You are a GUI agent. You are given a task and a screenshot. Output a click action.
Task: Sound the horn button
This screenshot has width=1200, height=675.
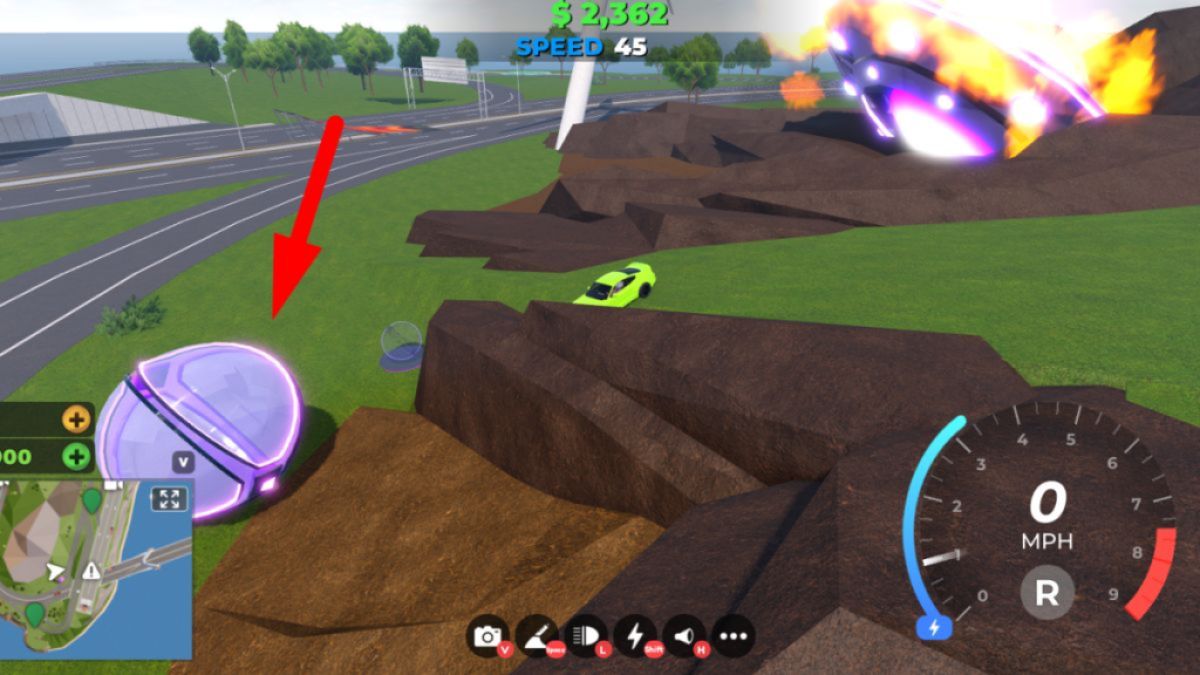(684, 636)
